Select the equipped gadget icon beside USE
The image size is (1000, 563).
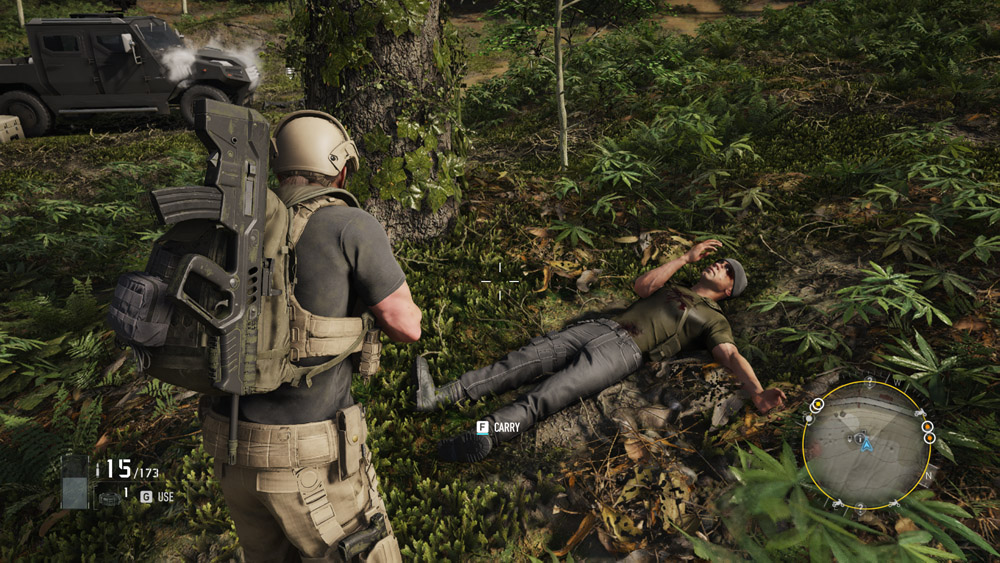(x=108, y=496)
